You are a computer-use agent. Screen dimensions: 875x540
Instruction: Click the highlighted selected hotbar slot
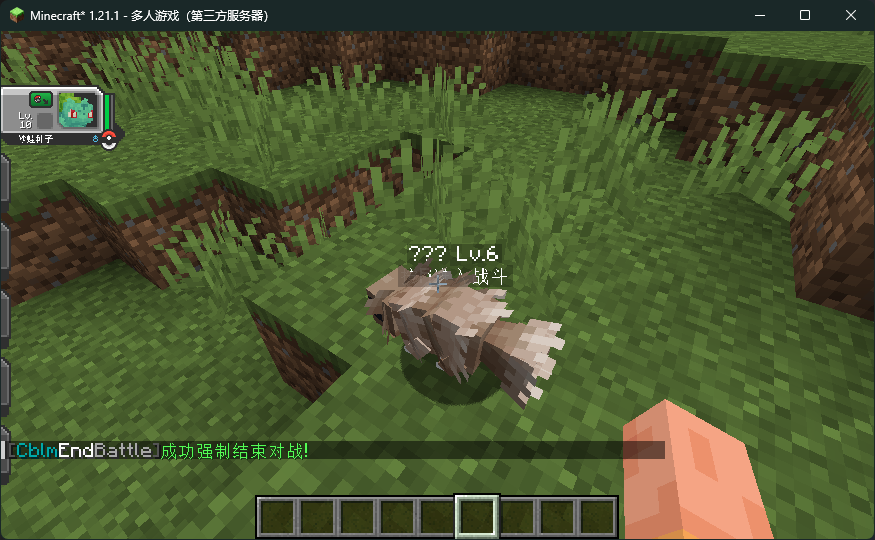pos(477,516)
